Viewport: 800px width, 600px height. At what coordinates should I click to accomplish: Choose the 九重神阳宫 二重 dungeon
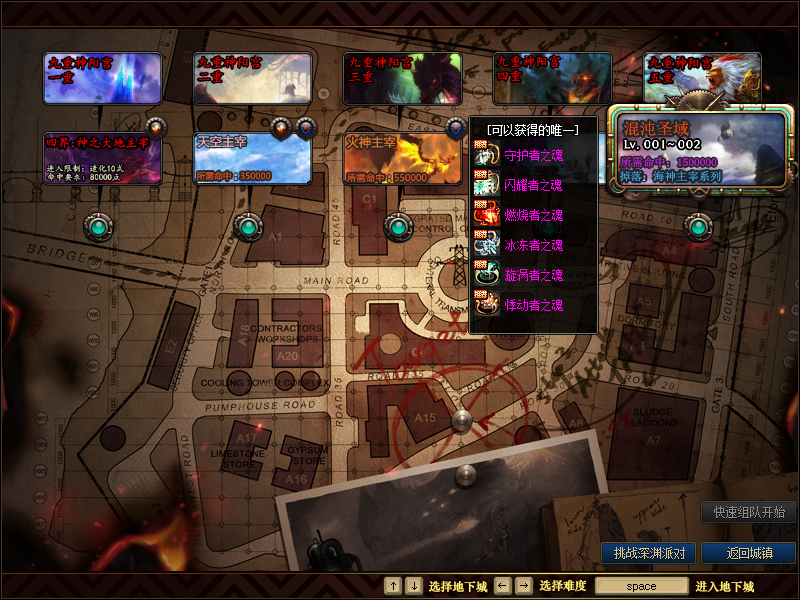252,78
